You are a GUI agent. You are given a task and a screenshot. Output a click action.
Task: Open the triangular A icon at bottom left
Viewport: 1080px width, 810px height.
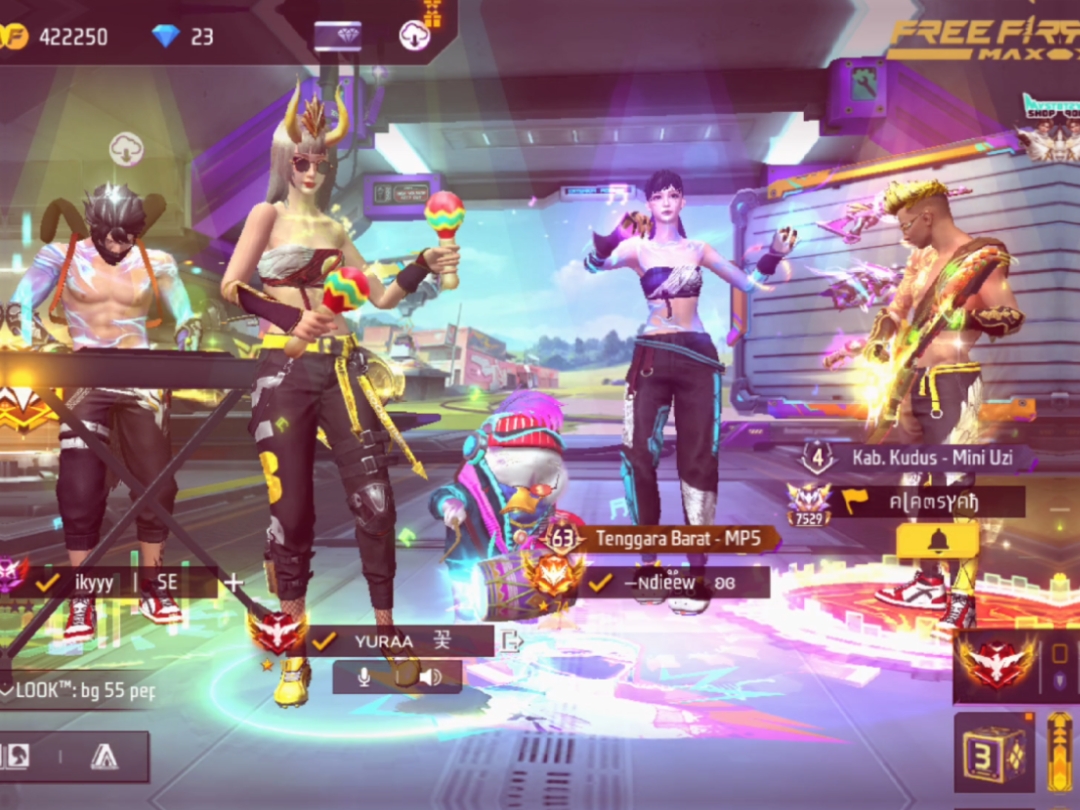[x=103, y=757]
